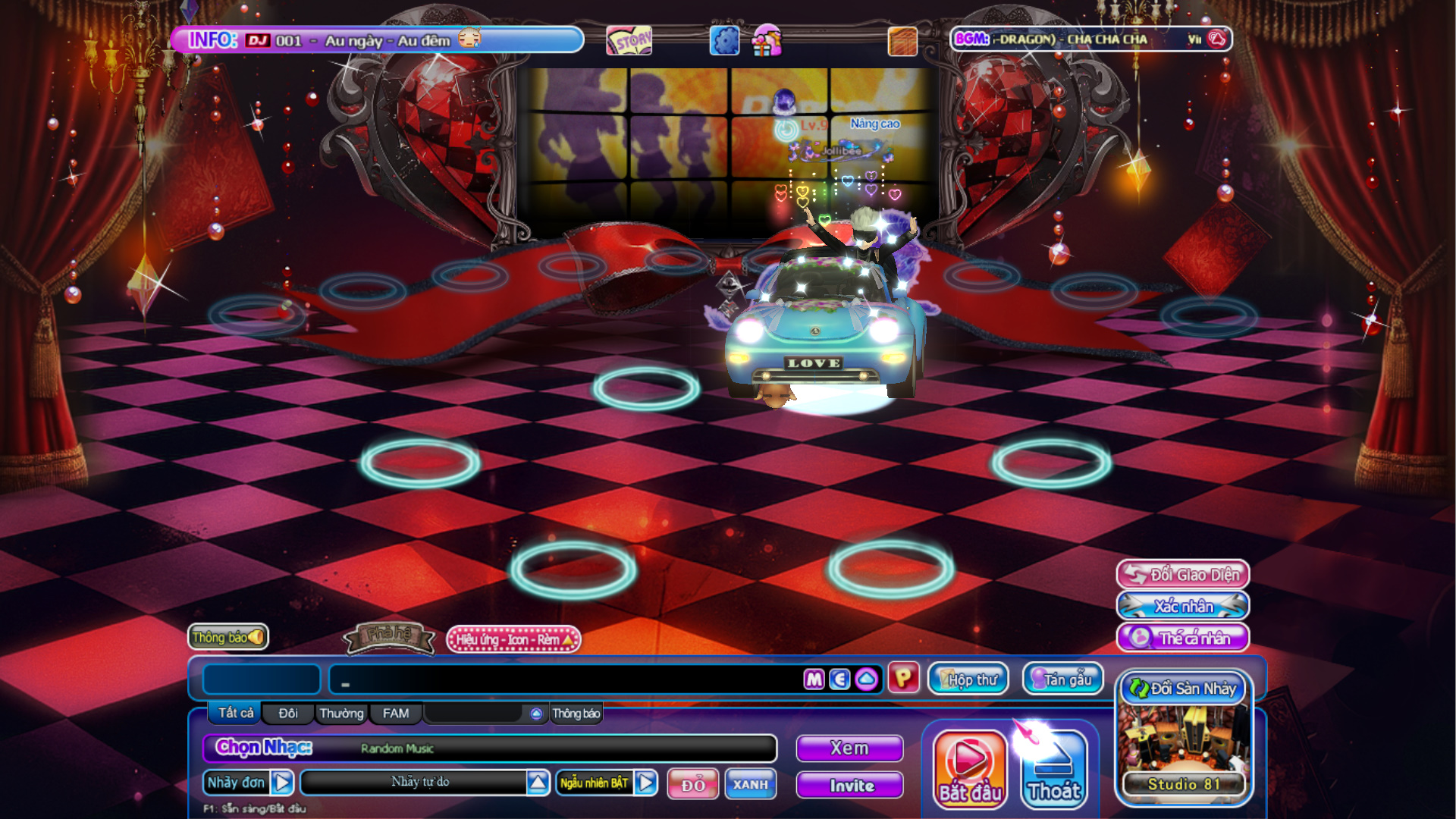The image size is (1456, 819).
Task: Open the blue gear settings icon
Action: pyautogui.click(x=724, y=40)
